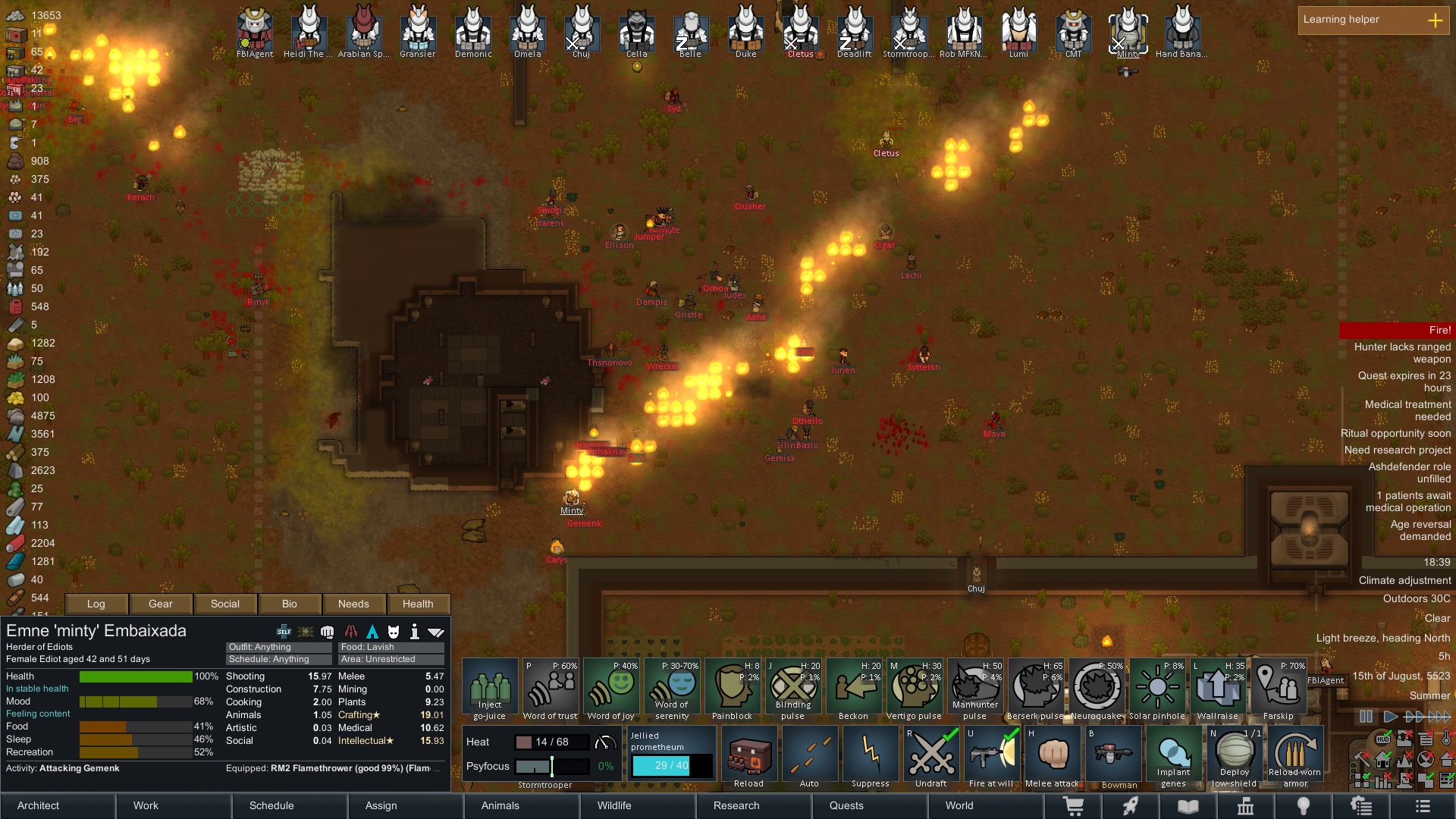Switch to the Gear tab
Viewport: 1456px width, 819px height.
pos(160,604)
